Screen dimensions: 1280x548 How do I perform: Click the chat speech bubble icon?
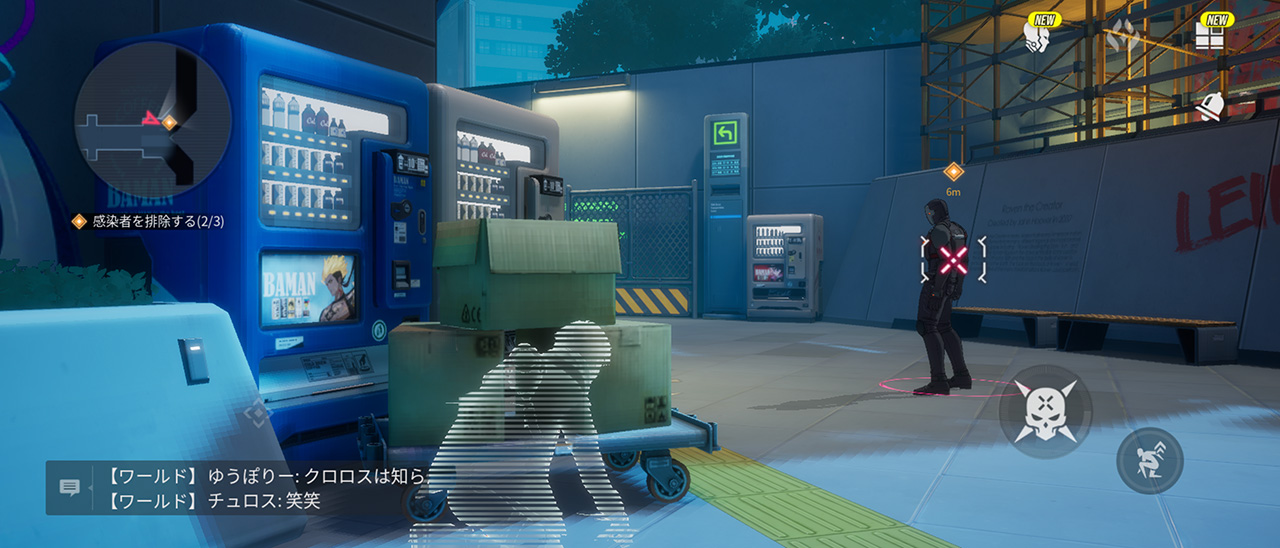pos(70,488)
